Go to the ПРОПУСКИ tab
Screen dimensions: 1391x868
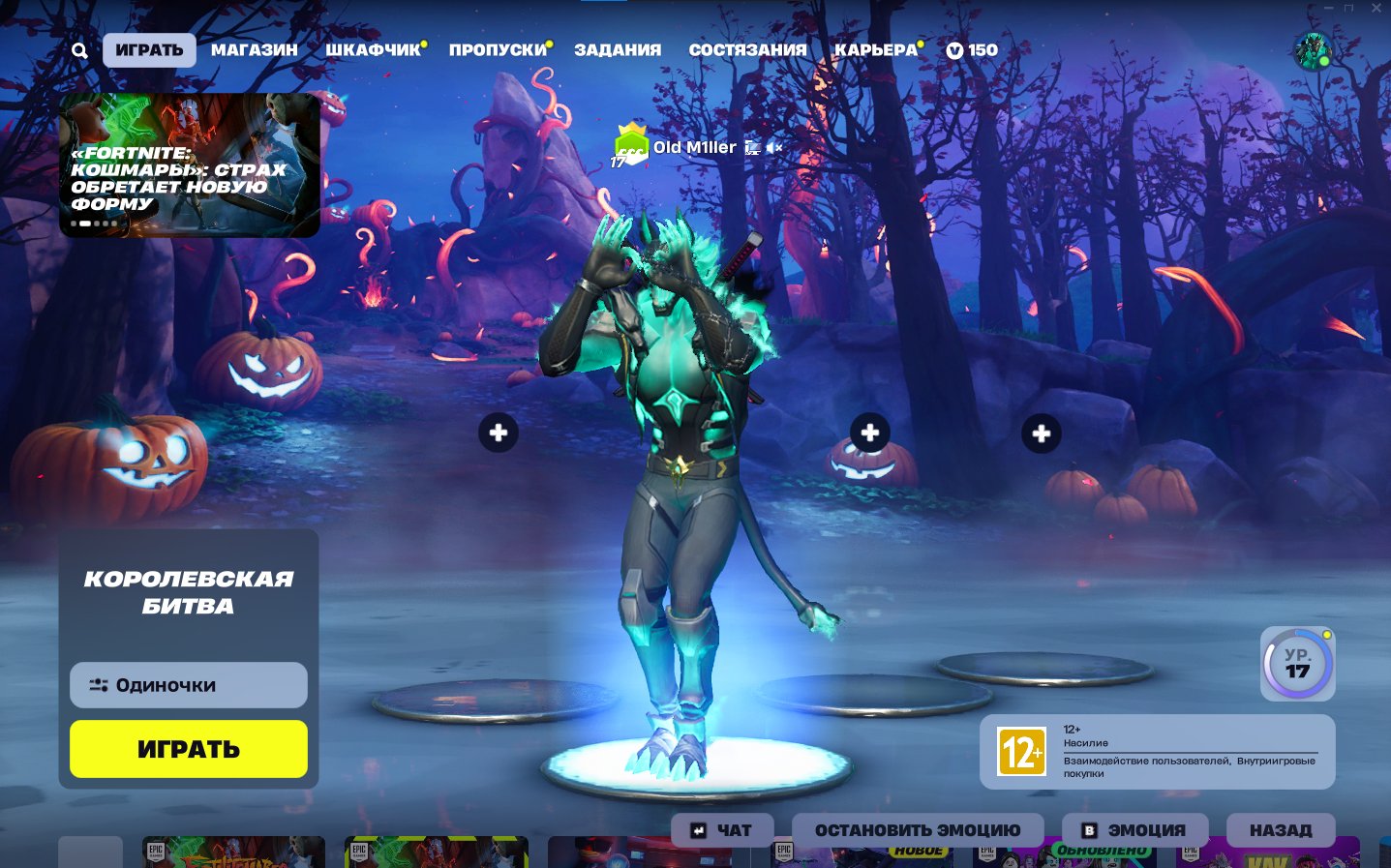click(498, 50)
